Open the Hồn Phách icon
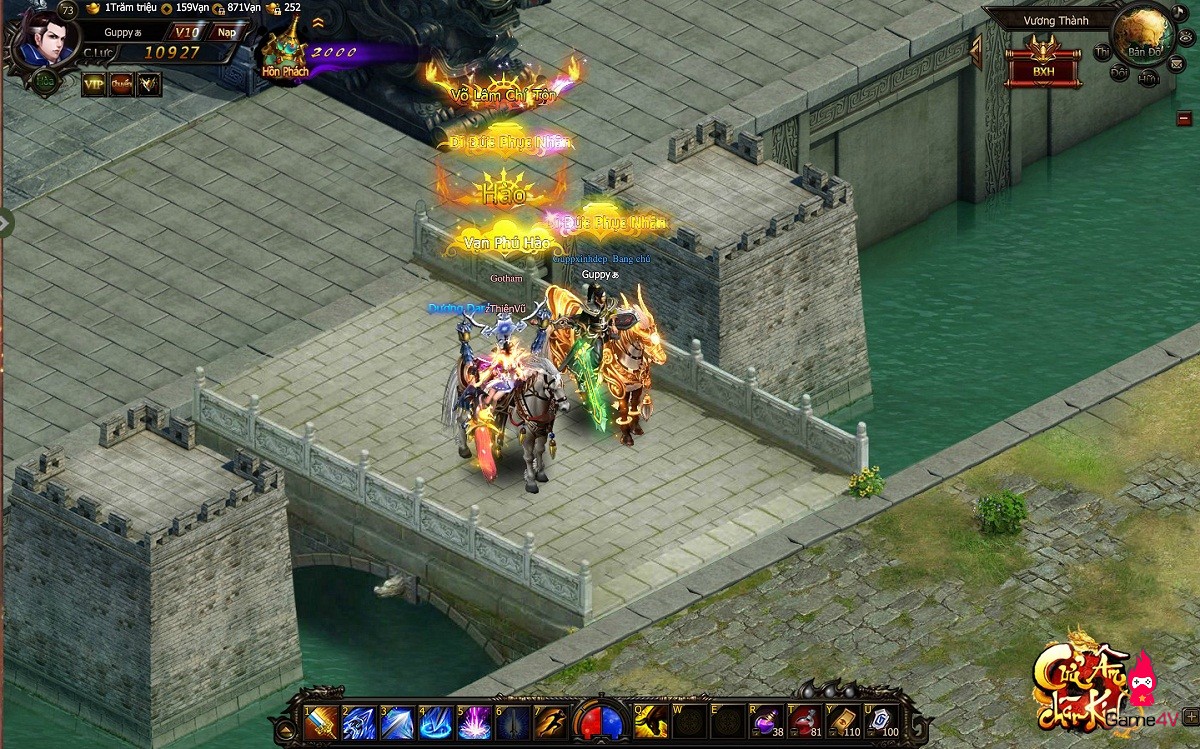Image resolution: width=1200 pixels, height=749 pixels. (285, 52)
